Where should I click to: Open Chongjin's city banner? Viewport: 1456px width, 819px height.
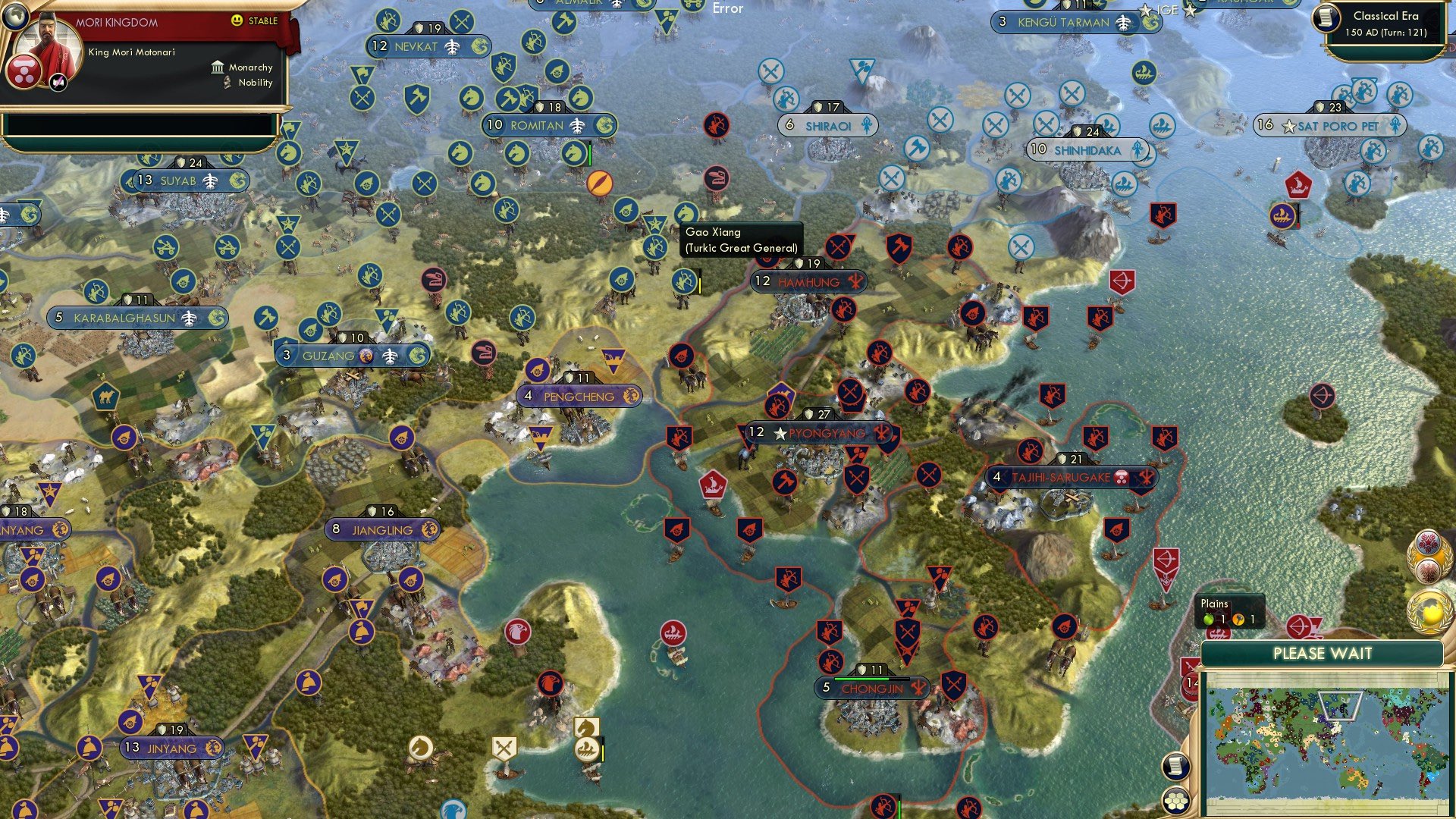tap(872, 689)
